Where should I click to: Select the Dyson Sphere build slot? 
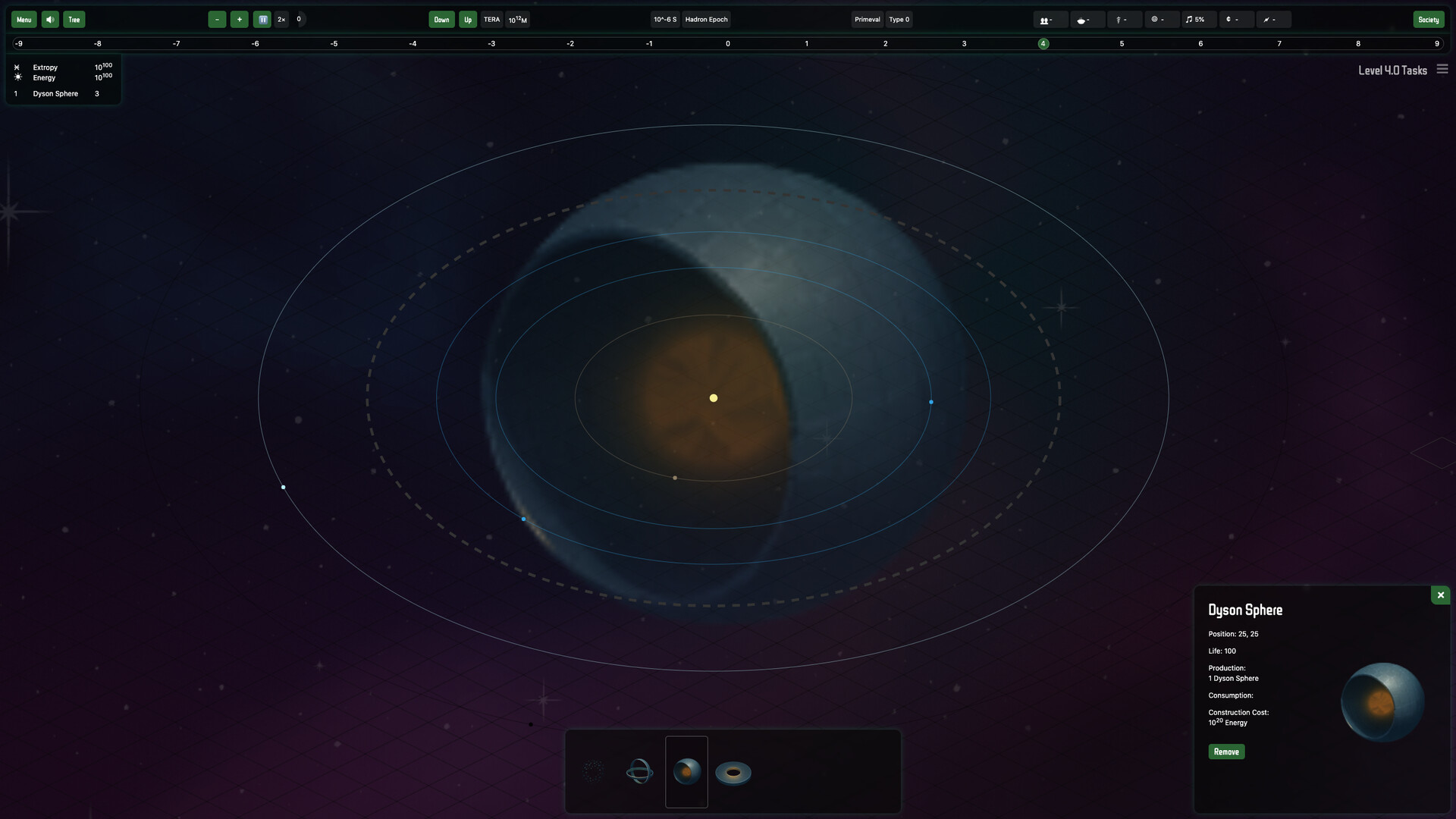tap(686, 772)
